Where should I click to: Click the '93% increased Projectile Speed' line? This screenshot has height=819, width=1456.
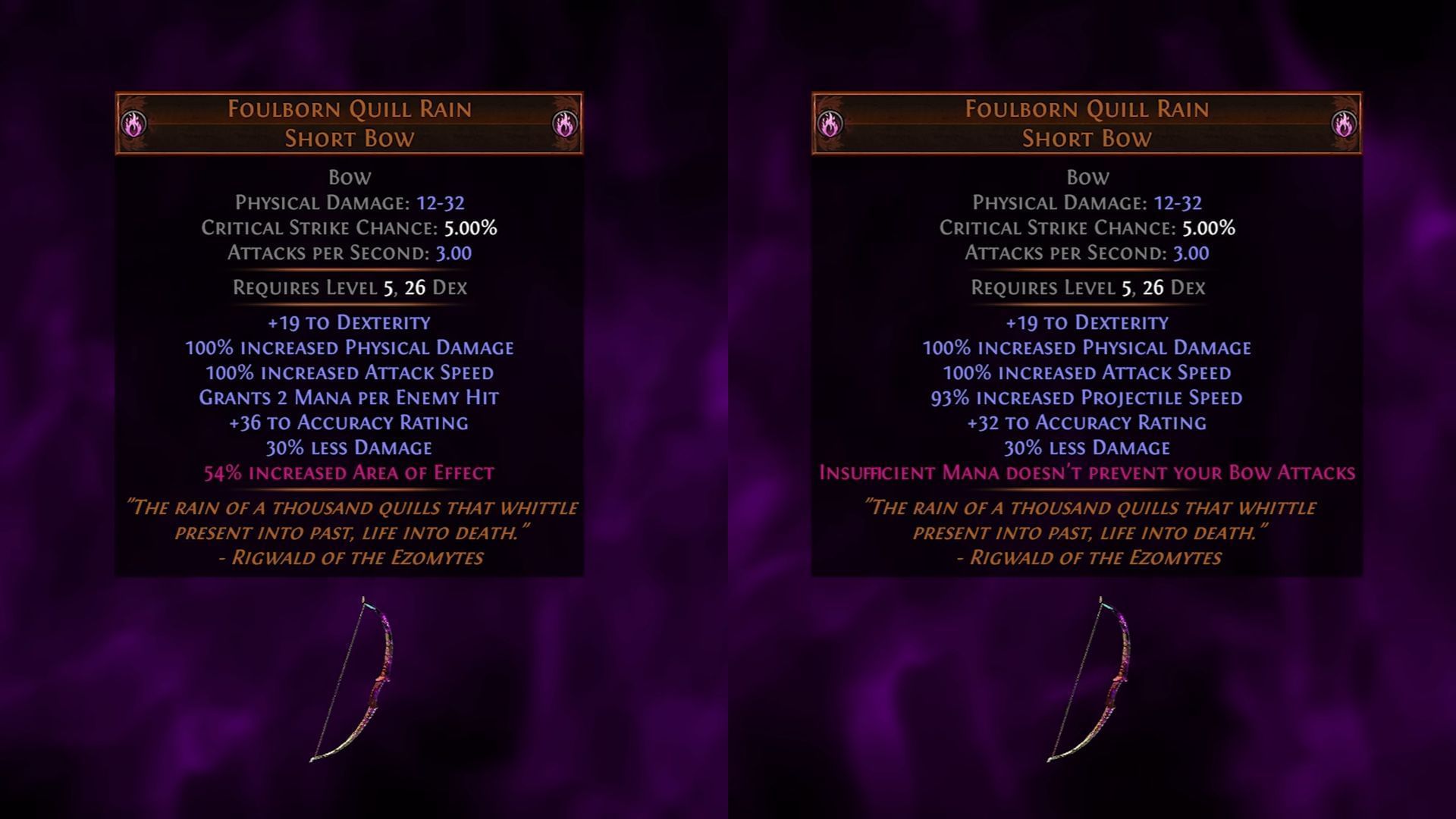pyautogui.click(x=1084, y=397)
